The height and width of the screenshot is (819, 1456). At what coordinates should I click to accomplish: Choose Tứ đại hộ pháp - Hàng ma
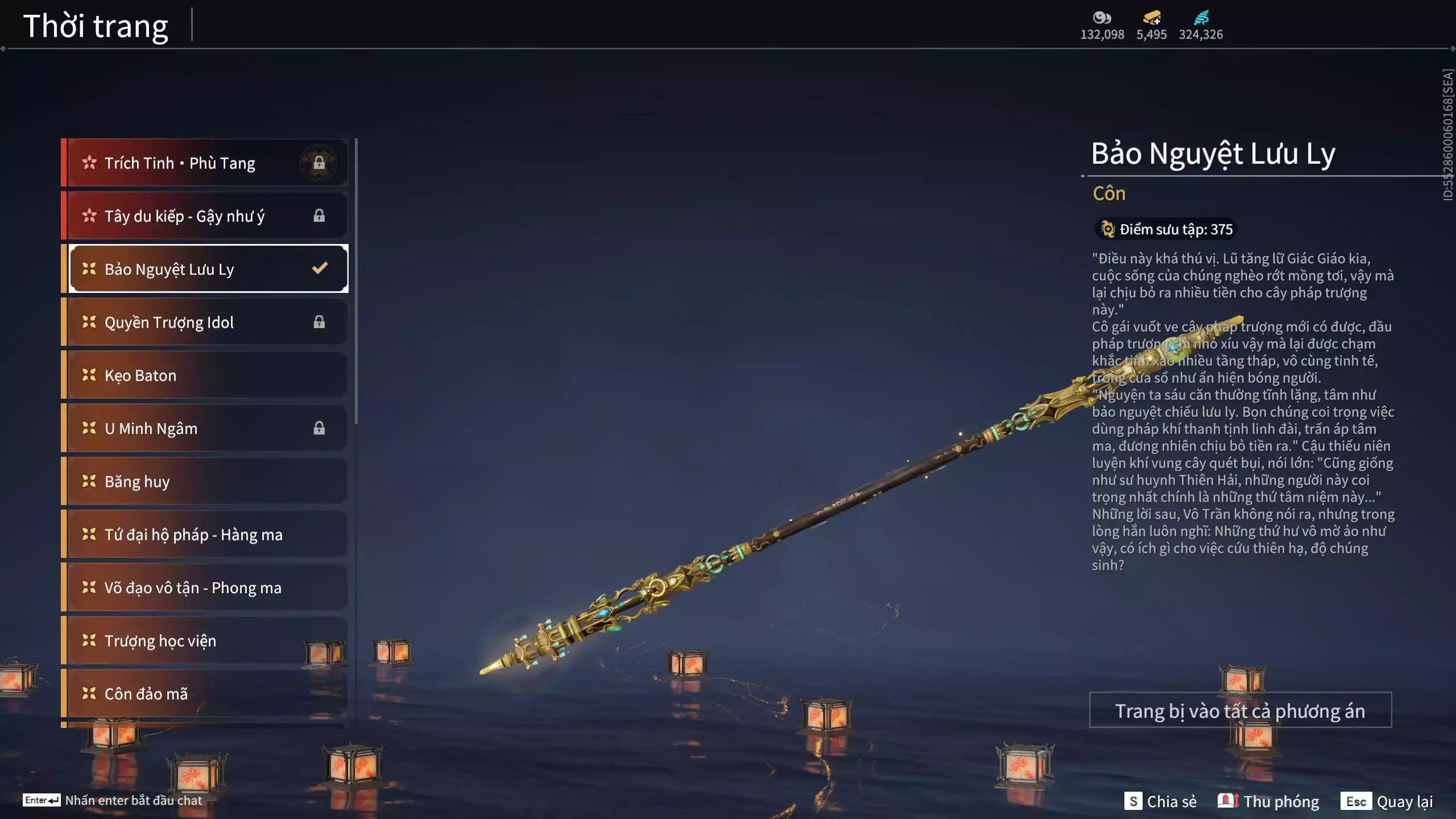[x=205, y=535]
